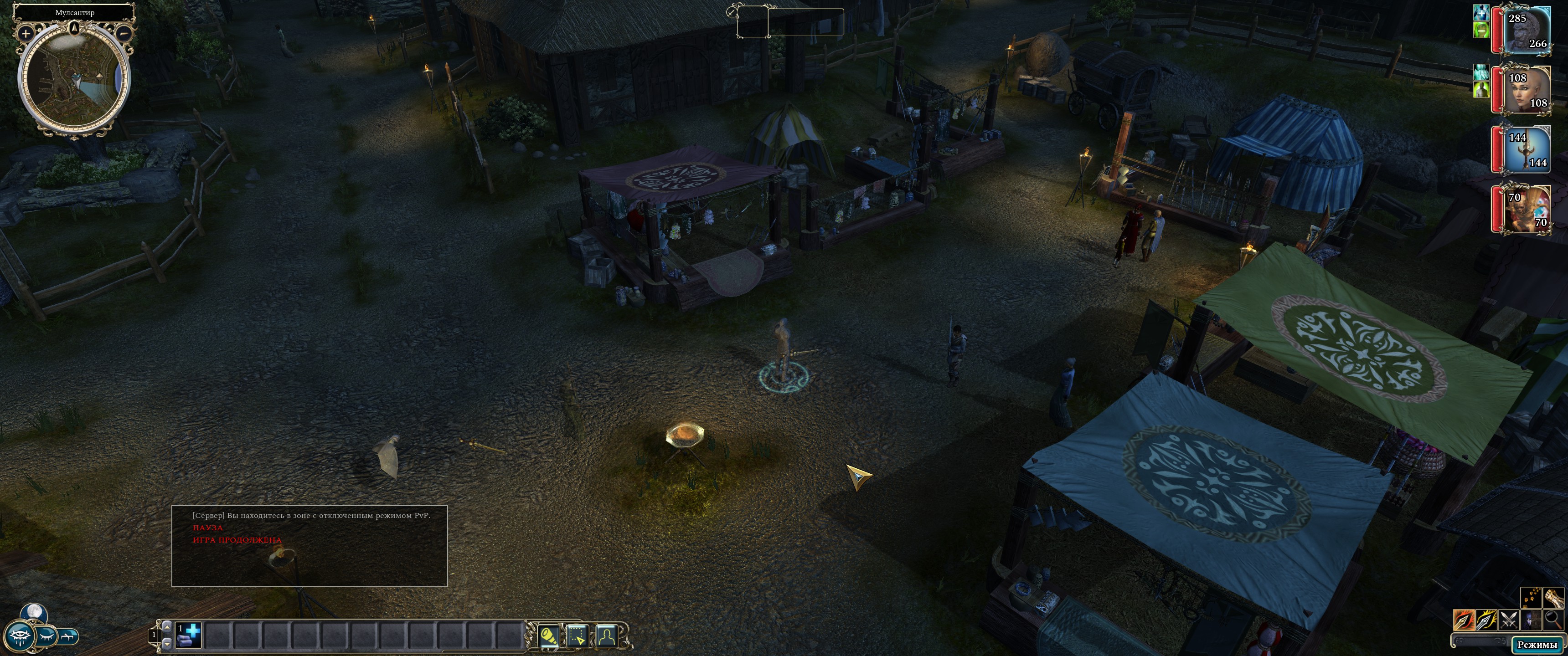This screenshot has width=1568, height=656.
Task: Open the main eye-emblem game menu button
Action: point(21,636)
